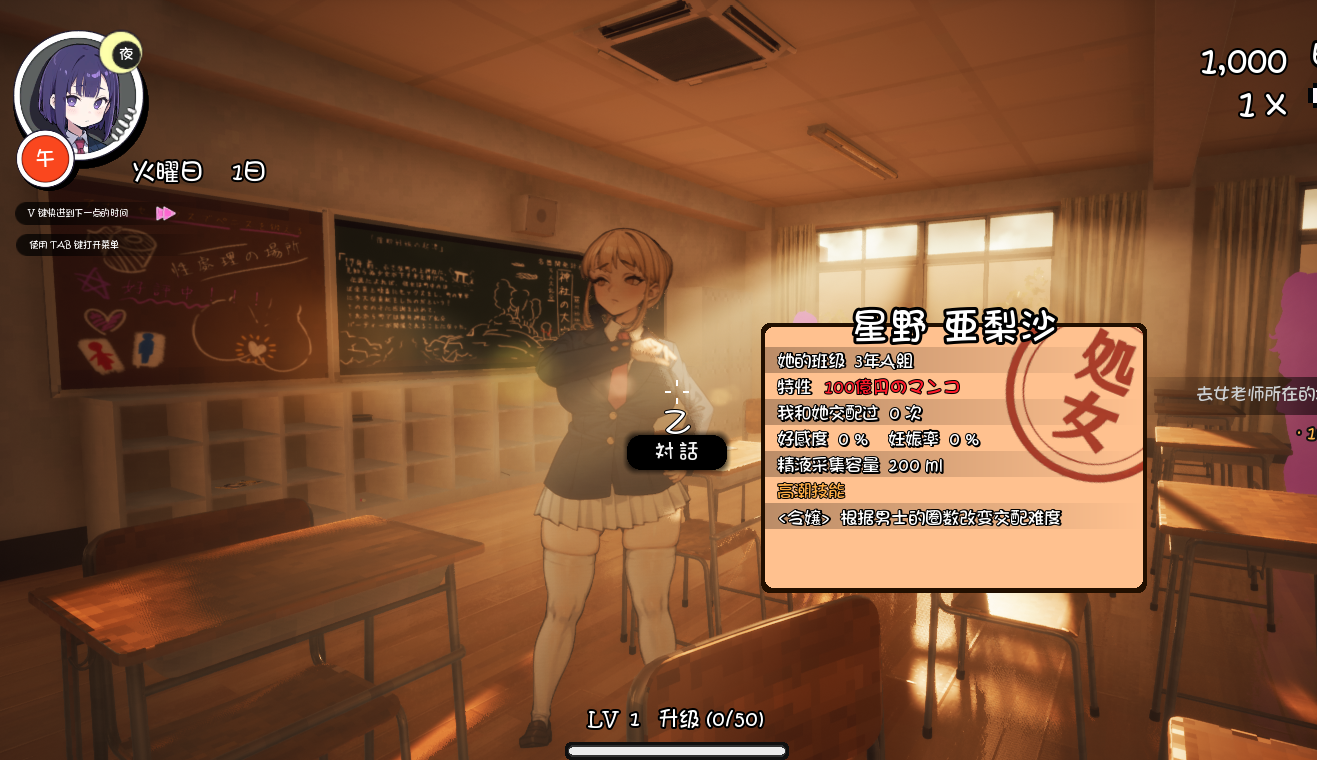
Task: Select the red 午 time-of-day badge
Action: 45,159
